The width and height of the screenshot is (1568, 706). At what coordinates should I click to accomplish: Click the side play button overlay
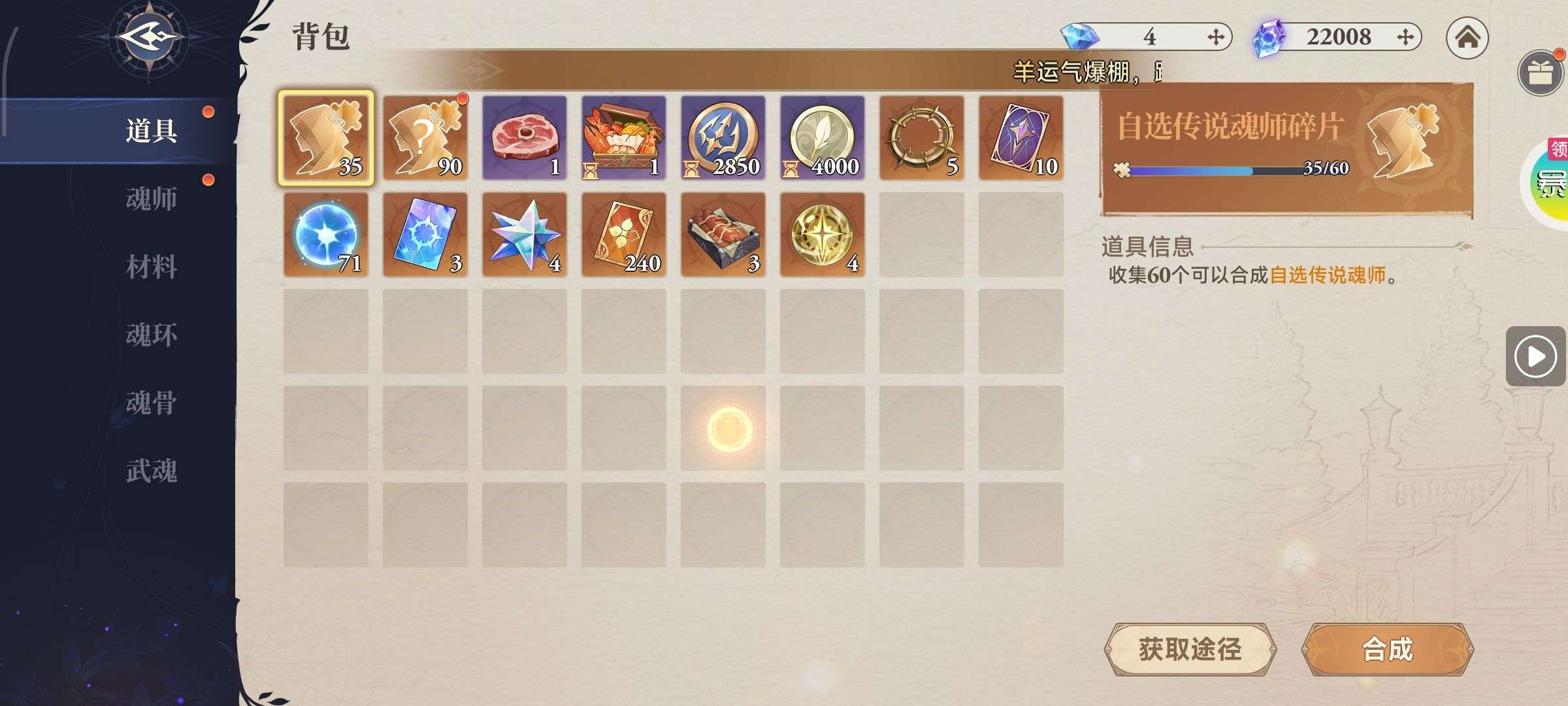coord(1535,357)
